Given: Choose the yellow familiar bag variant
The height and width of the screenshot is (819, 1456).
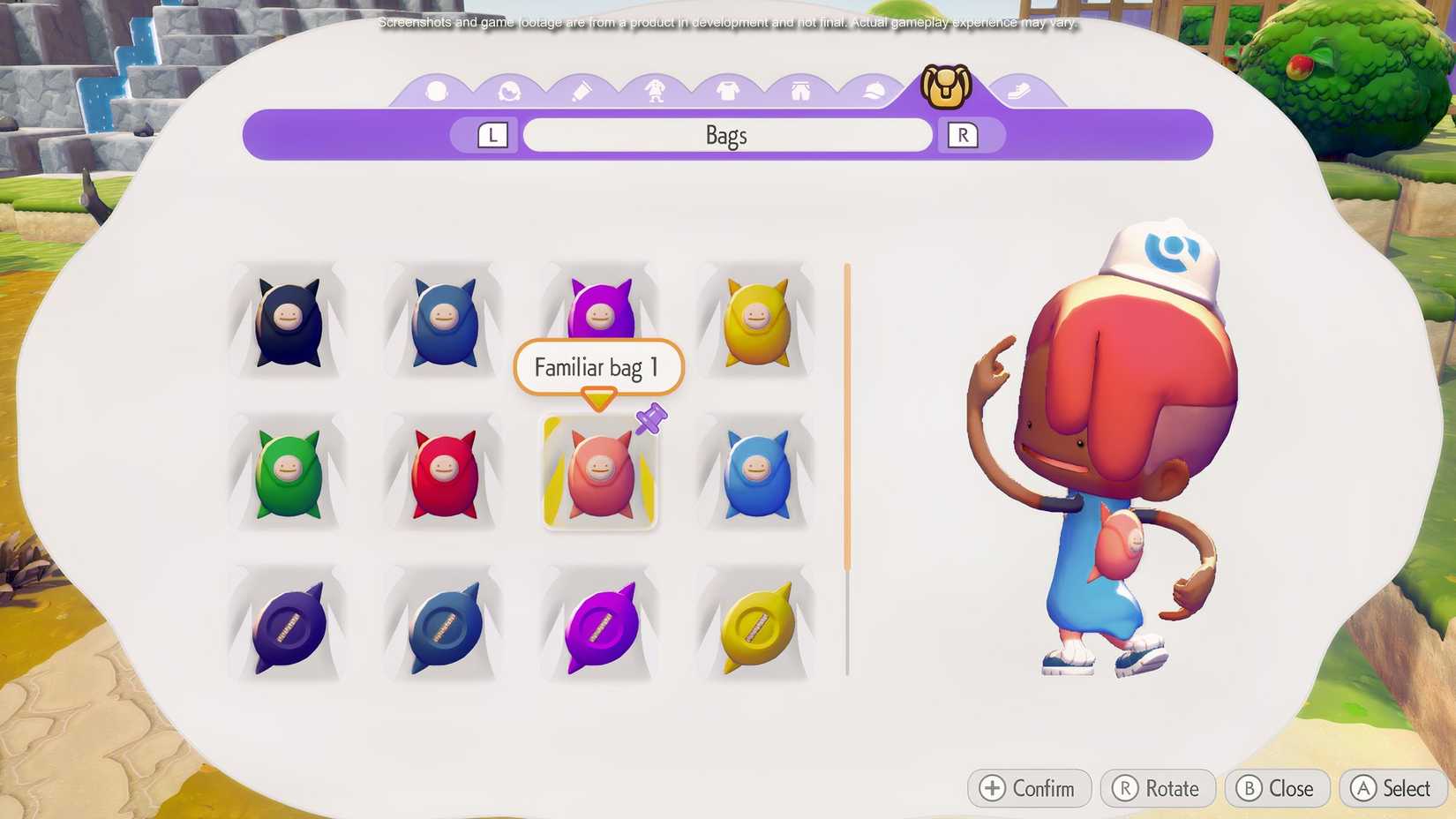Looking at the screenshot, I should [x=754, y=322].
